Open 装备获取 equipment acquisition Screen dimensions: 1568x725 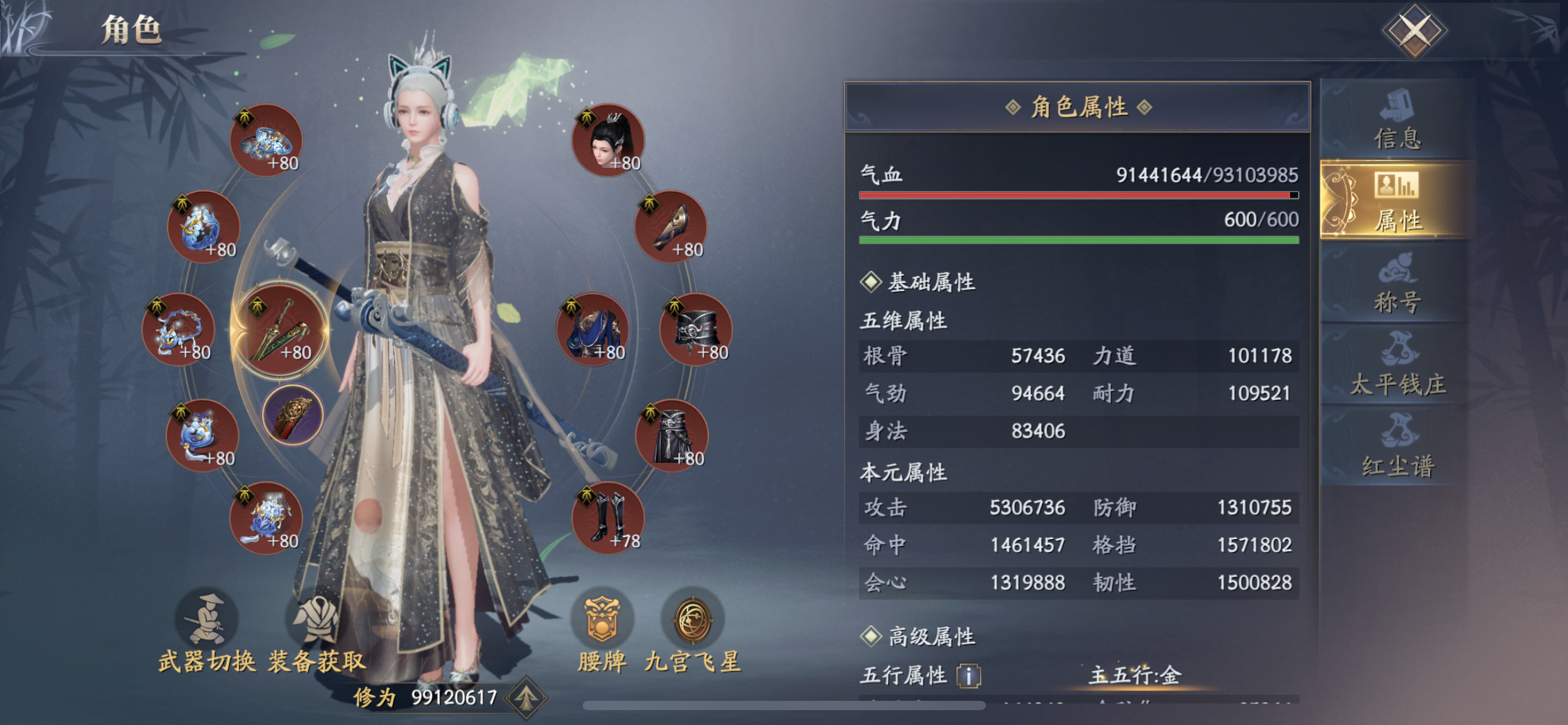coord(317,632)
